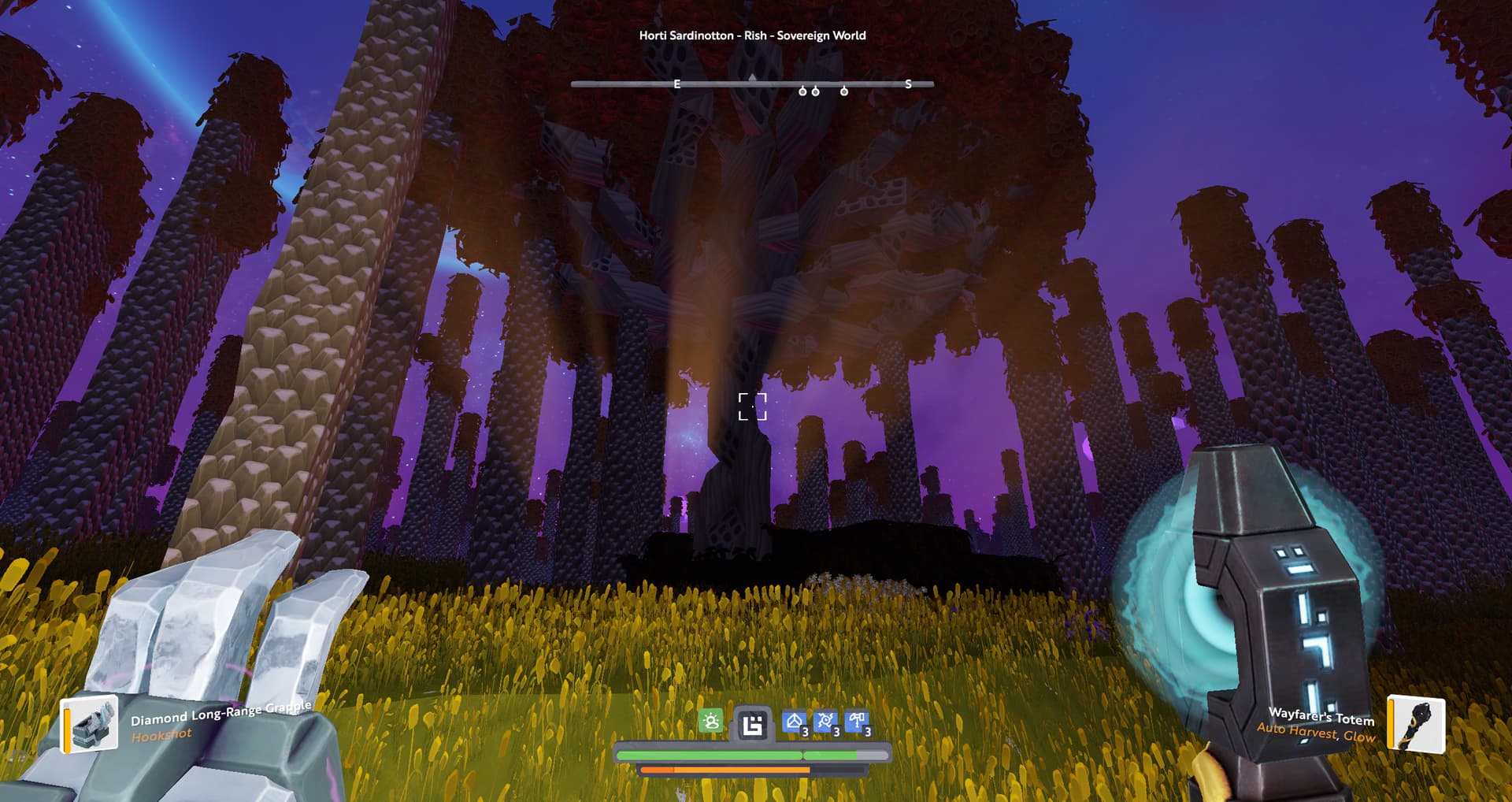Click the green sunrise status icon
Screen dimensions: 1512x802
pos(710,721)
